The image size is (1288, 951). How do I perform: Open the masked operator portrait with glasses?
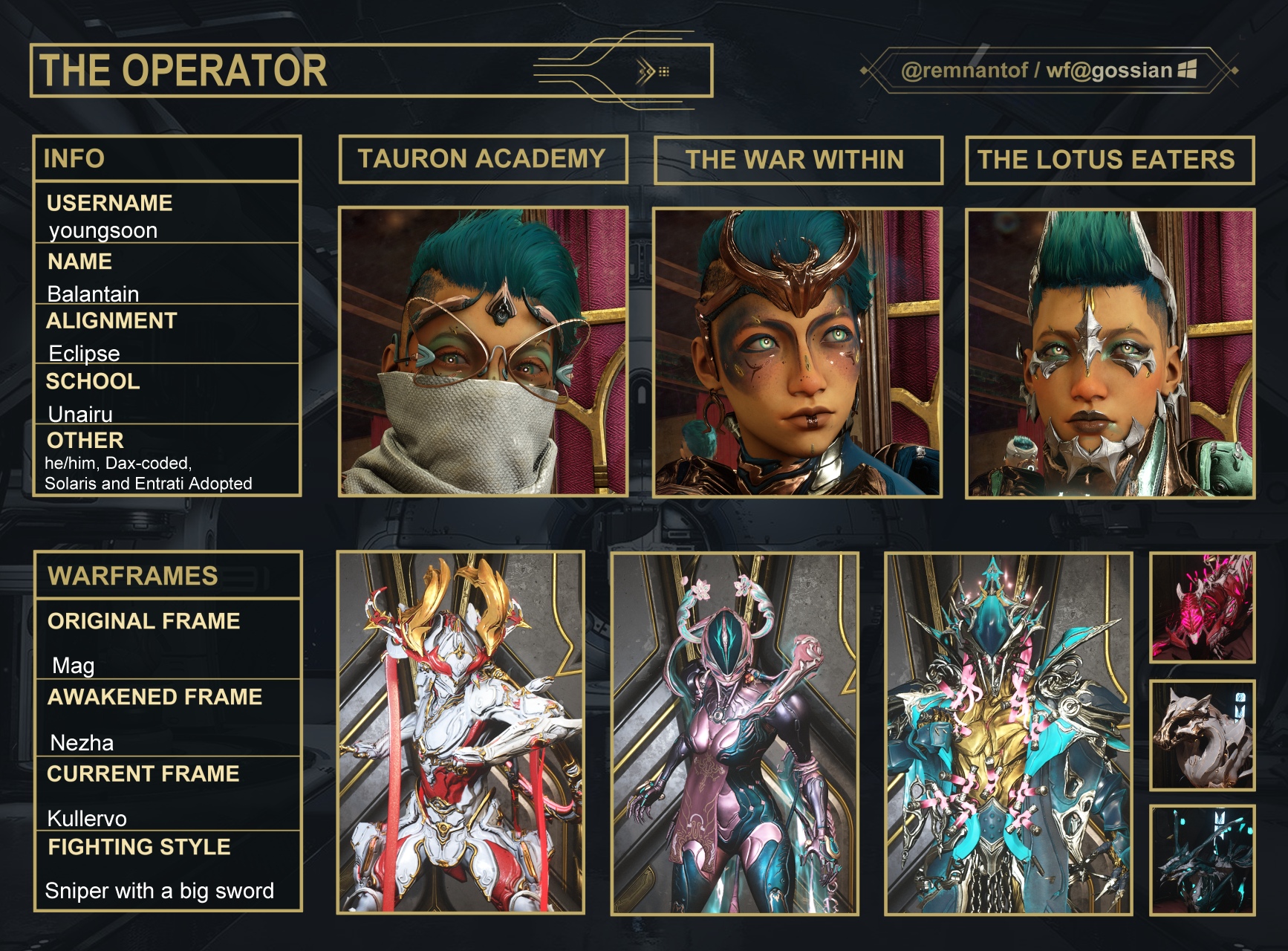coord(483,351)
